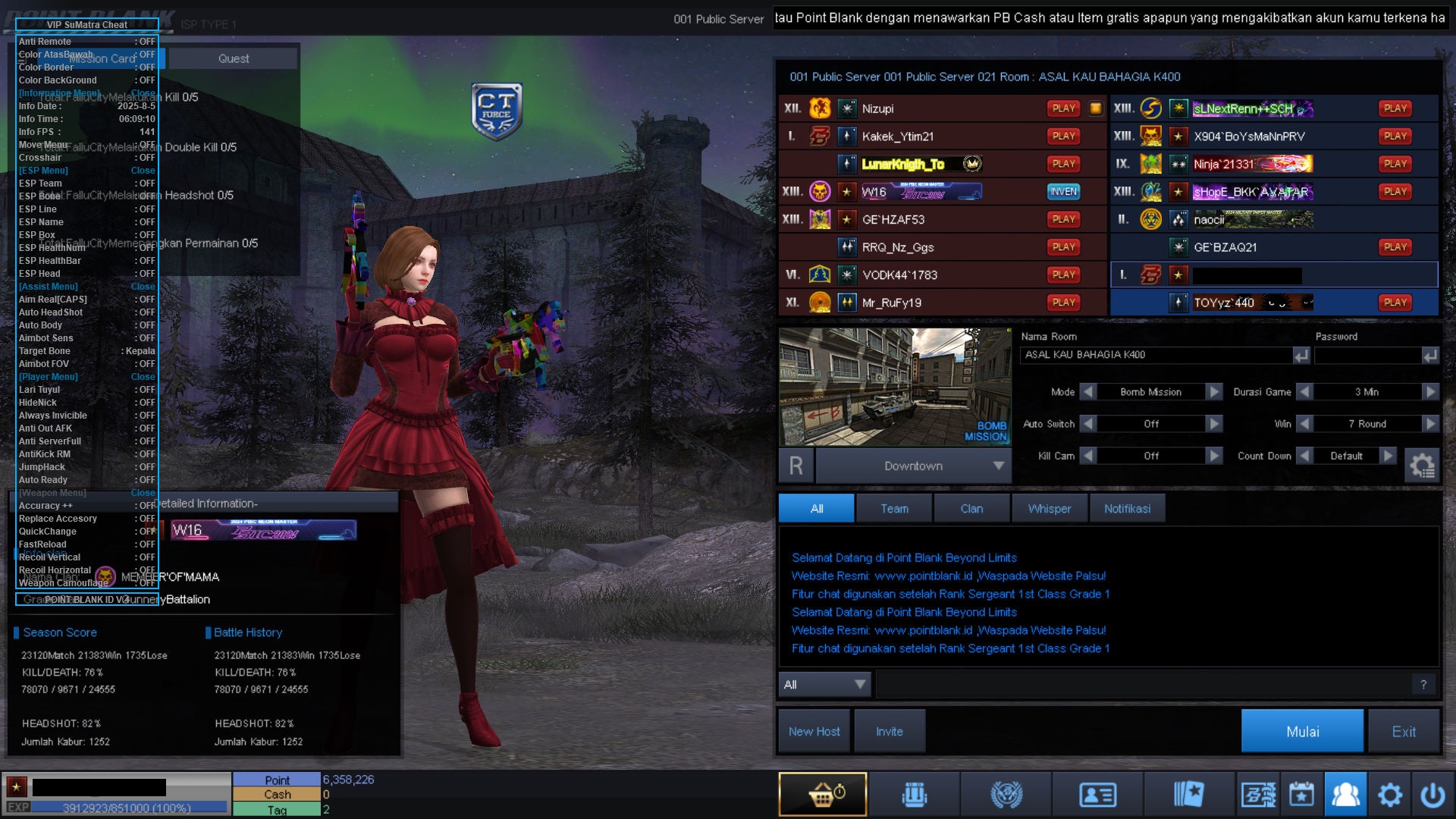
Task: Click the INVEN button for W16
Action: tap(1063, 192)
